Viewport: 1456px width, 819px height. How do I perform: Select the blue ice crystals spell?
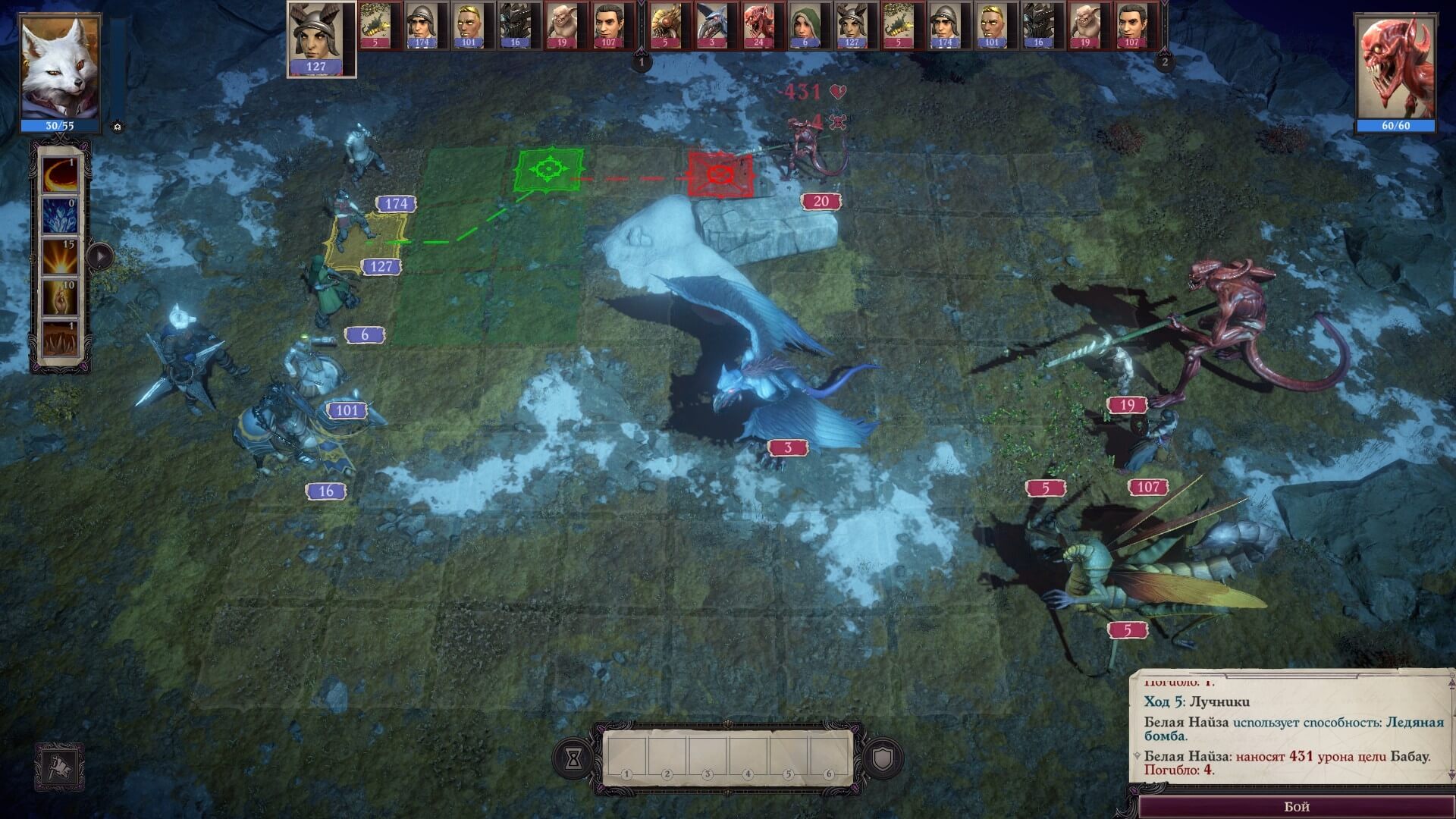pyautogui.click(x=60, y=215)
